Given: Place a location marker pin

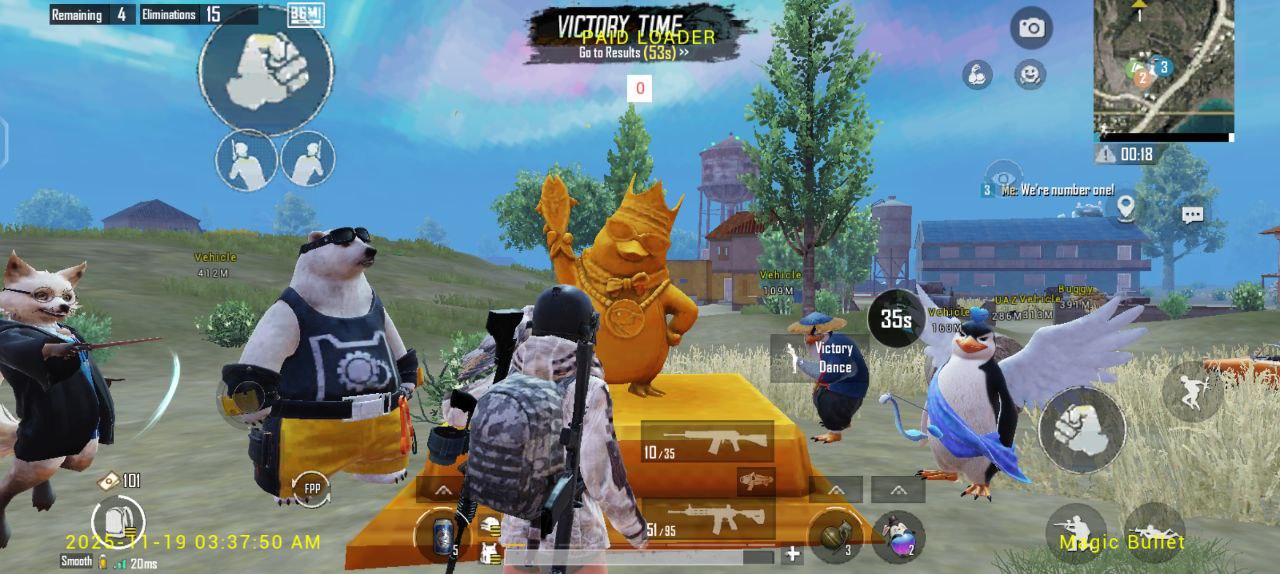Looking at the screenshot, I should click(x=1126, y=207).
